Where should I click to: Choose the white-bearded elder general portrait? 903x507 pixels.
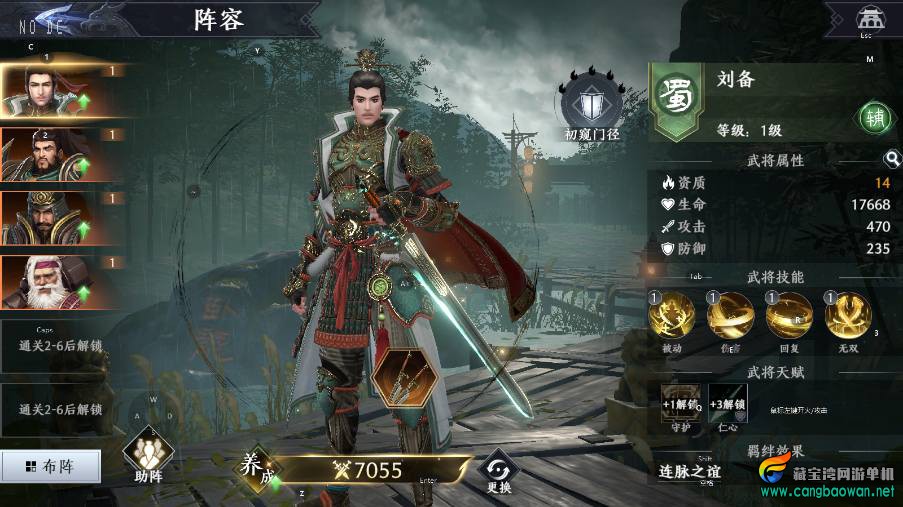click(45, 282)
